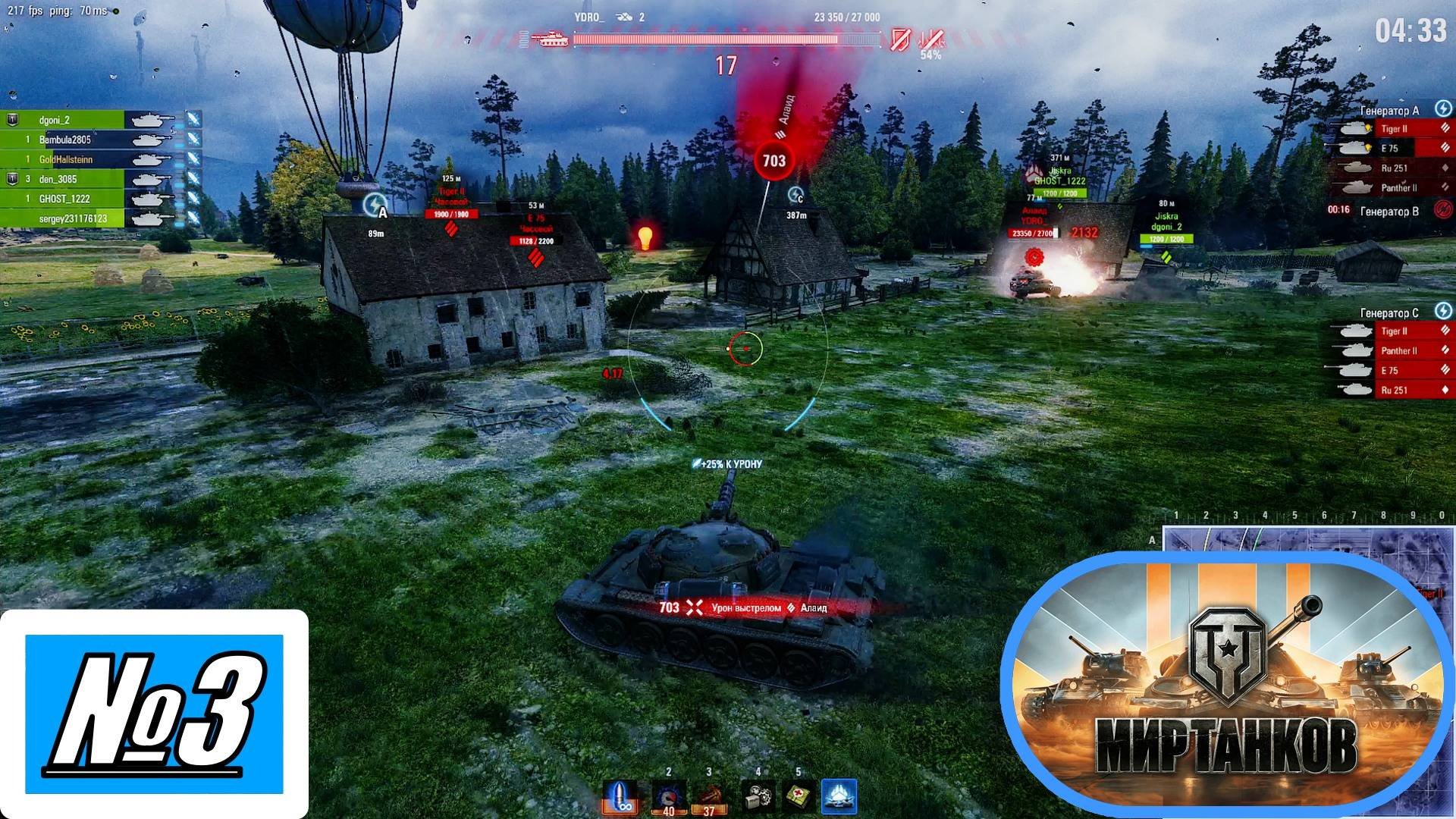Select the Генератор B objective header
Screen dimensions: 1456x819
pos(1389,211)
